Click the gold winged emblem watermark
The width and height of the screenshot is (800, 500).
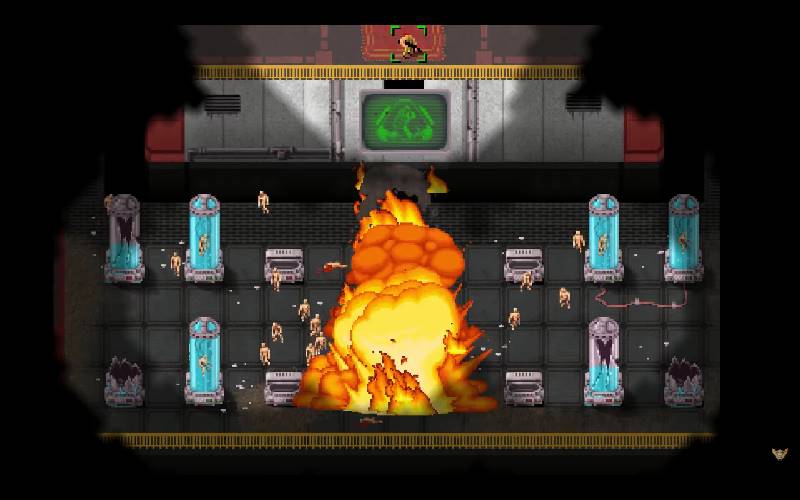(780, 453)
